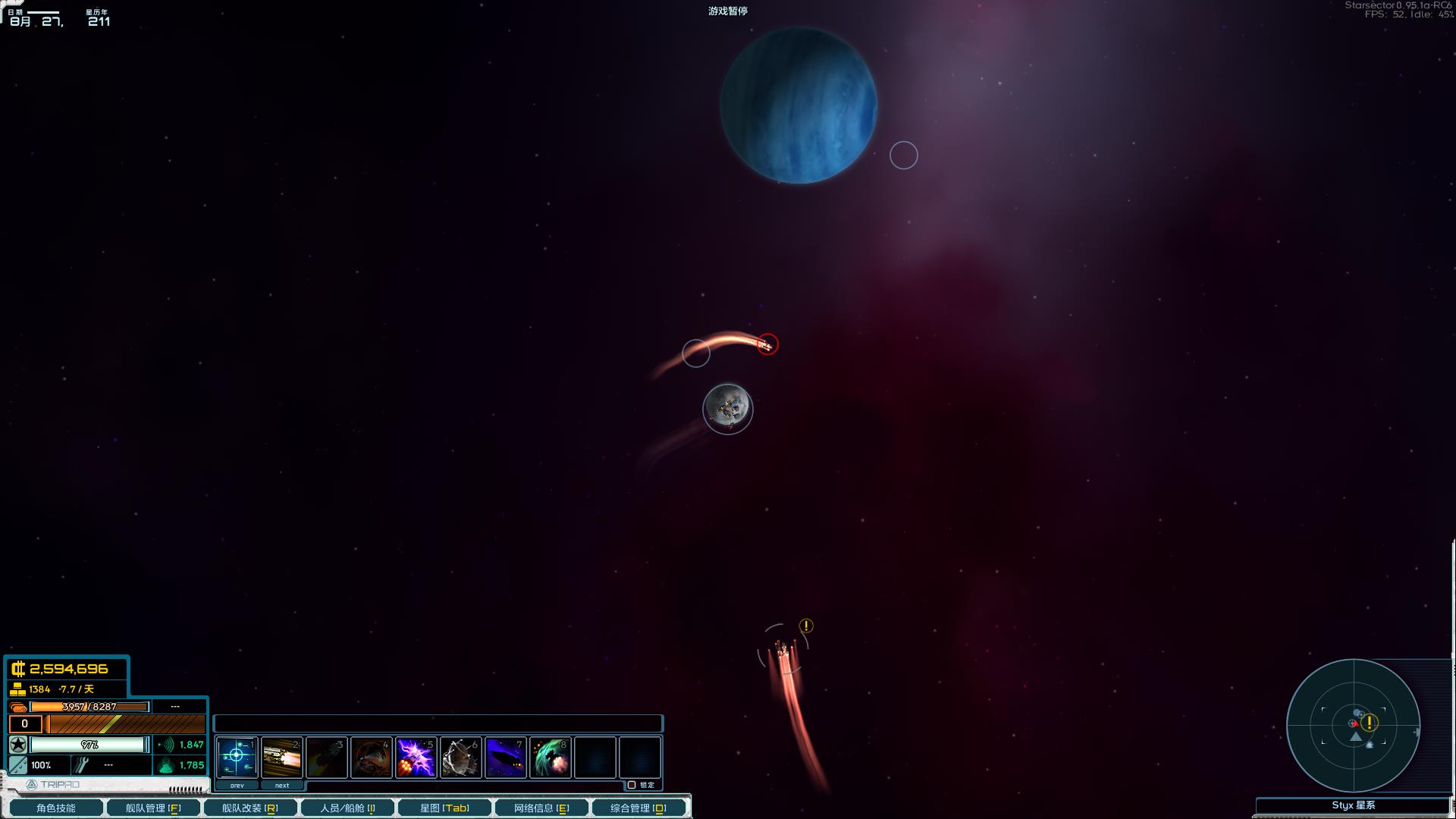
Task: Toggle the 锁定 lock checkbox
Action: (632, 785)
